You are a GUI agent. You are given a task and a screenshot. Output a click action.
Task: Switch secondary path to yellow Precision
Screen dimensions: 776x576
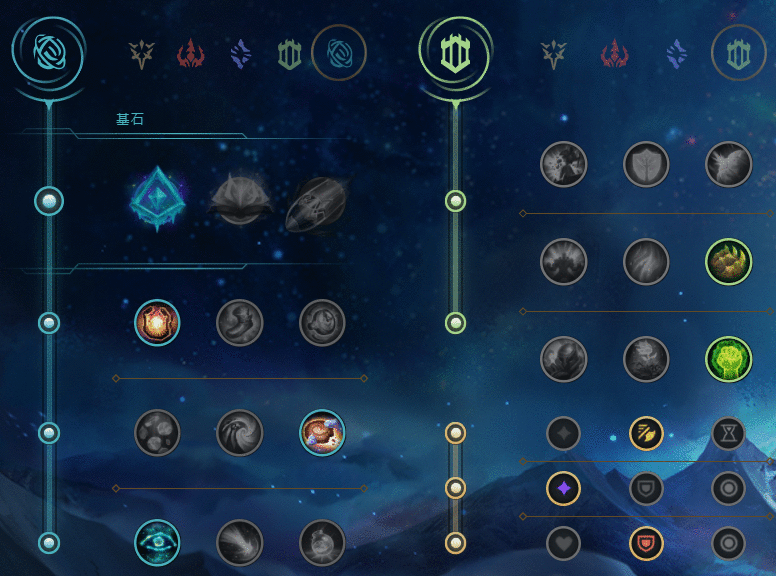(553, 53)
